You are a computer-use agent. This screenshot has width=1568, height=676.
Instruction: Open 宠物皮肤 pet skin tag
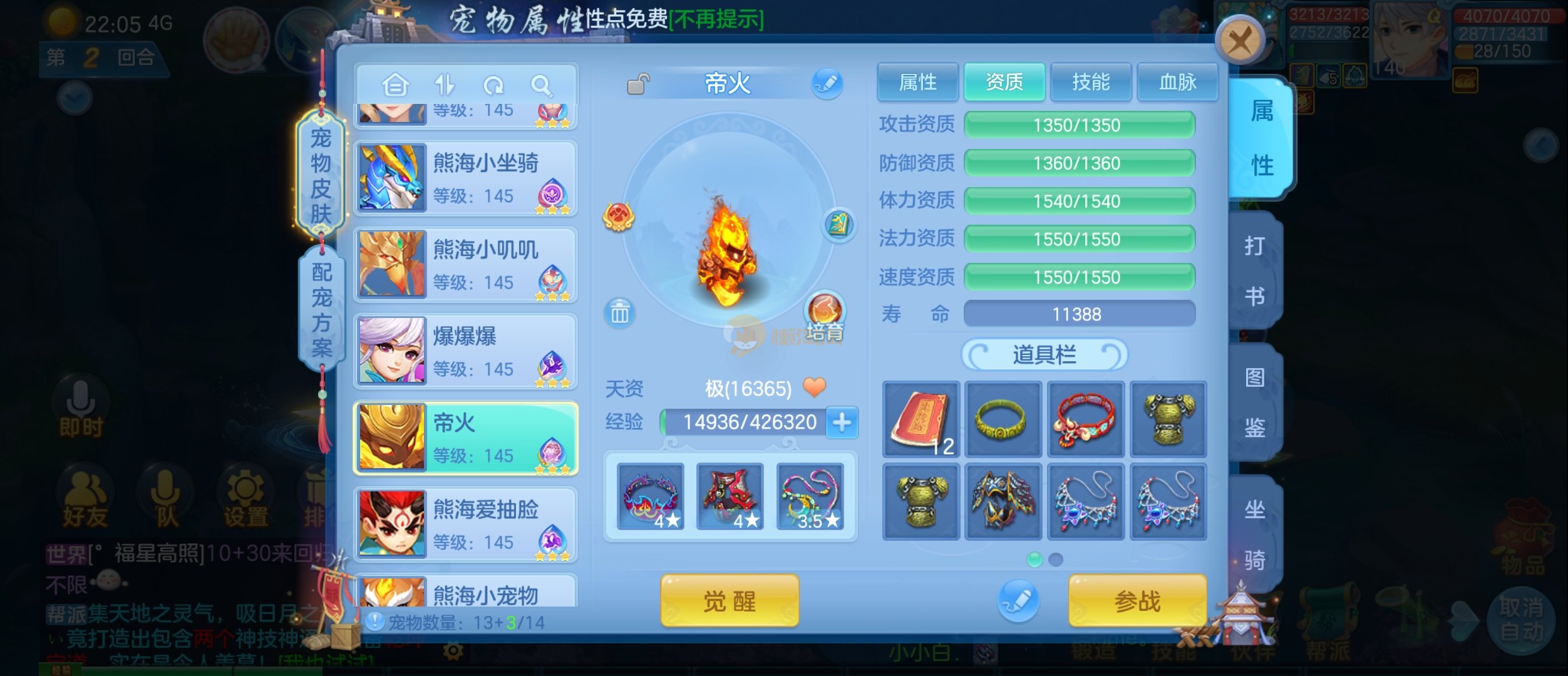pos(321,175)
